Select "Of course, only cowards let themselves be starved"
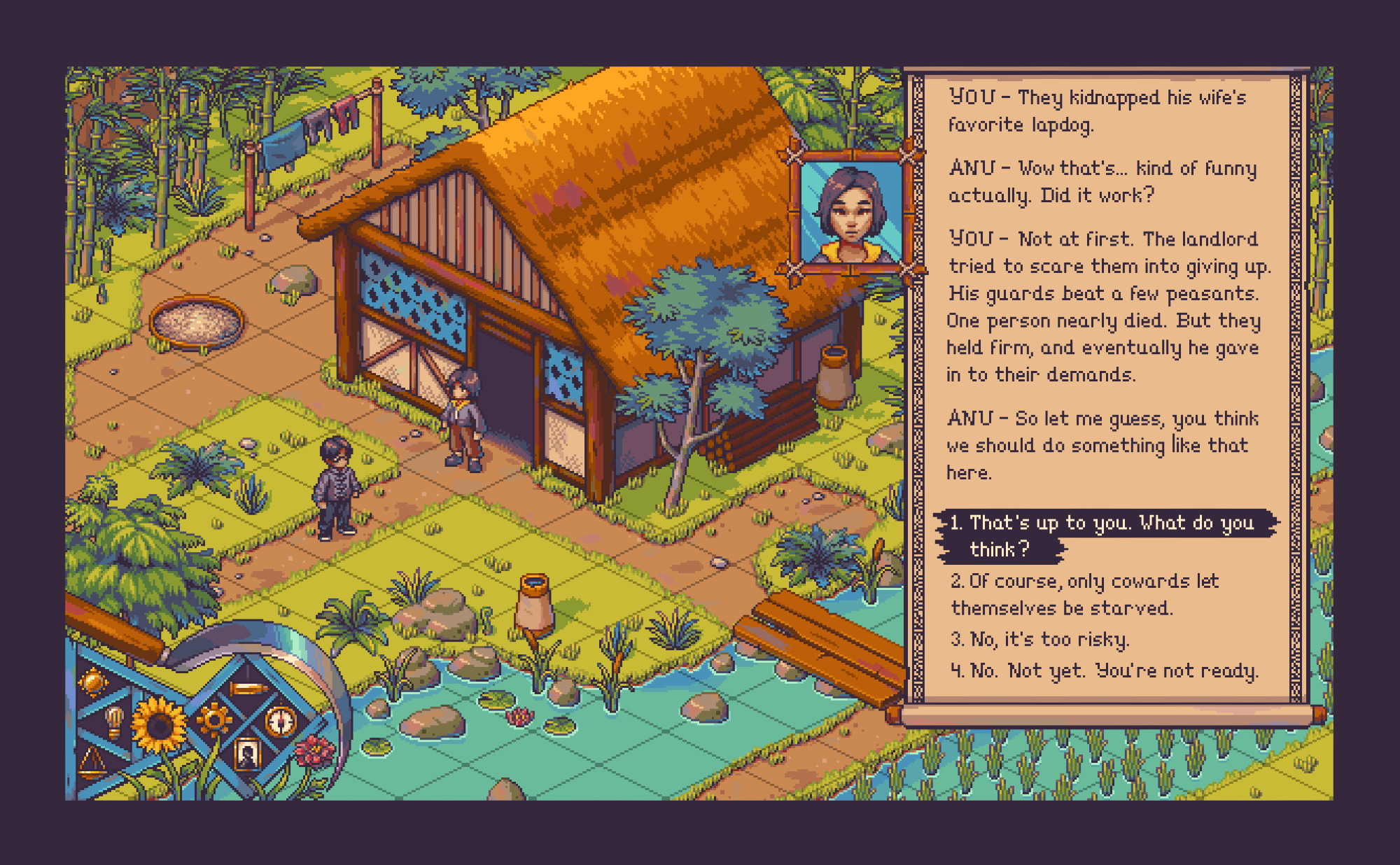 click(1085, 594)
